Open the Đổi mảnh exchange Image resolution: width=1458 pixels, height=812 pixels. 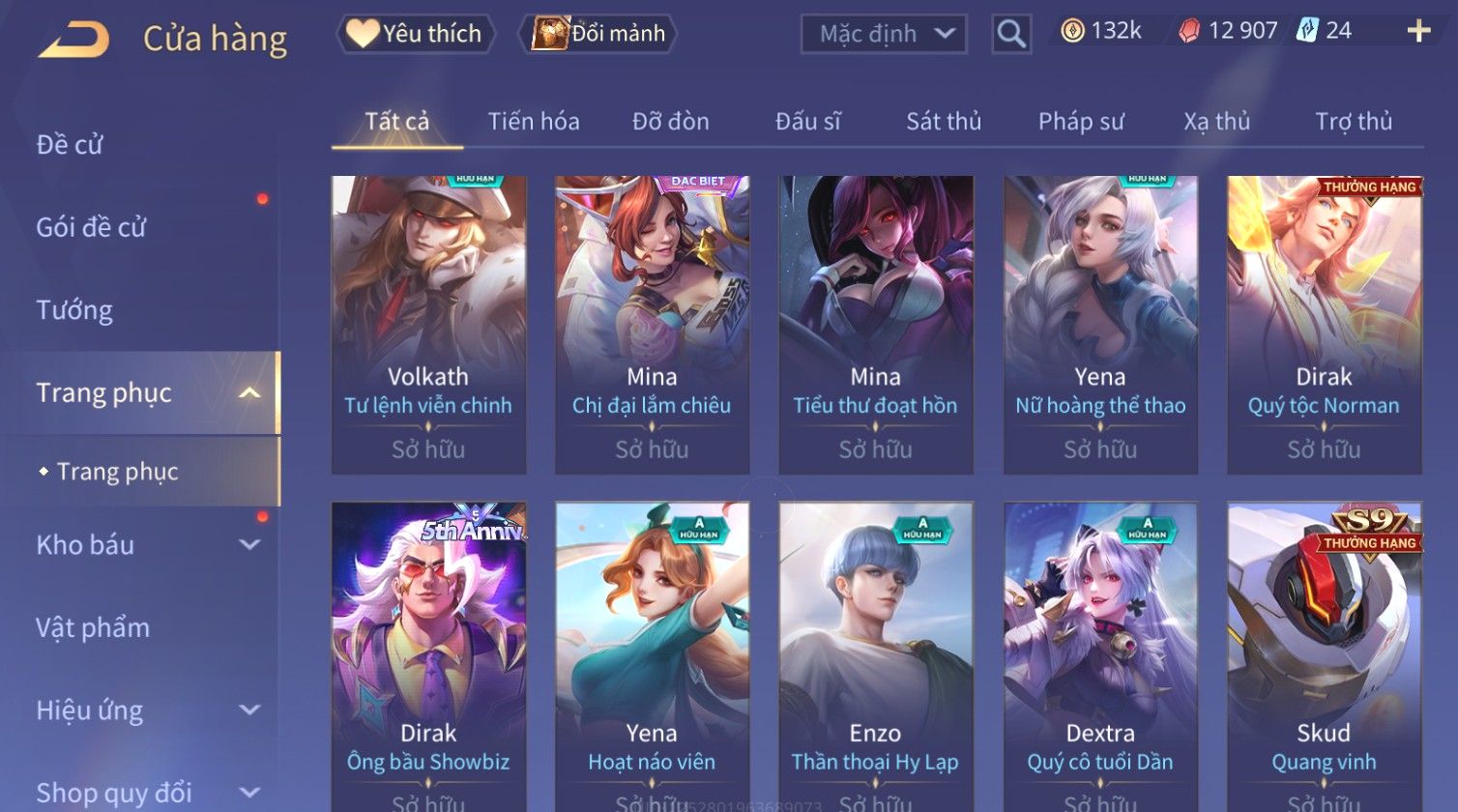coord(598,34)
